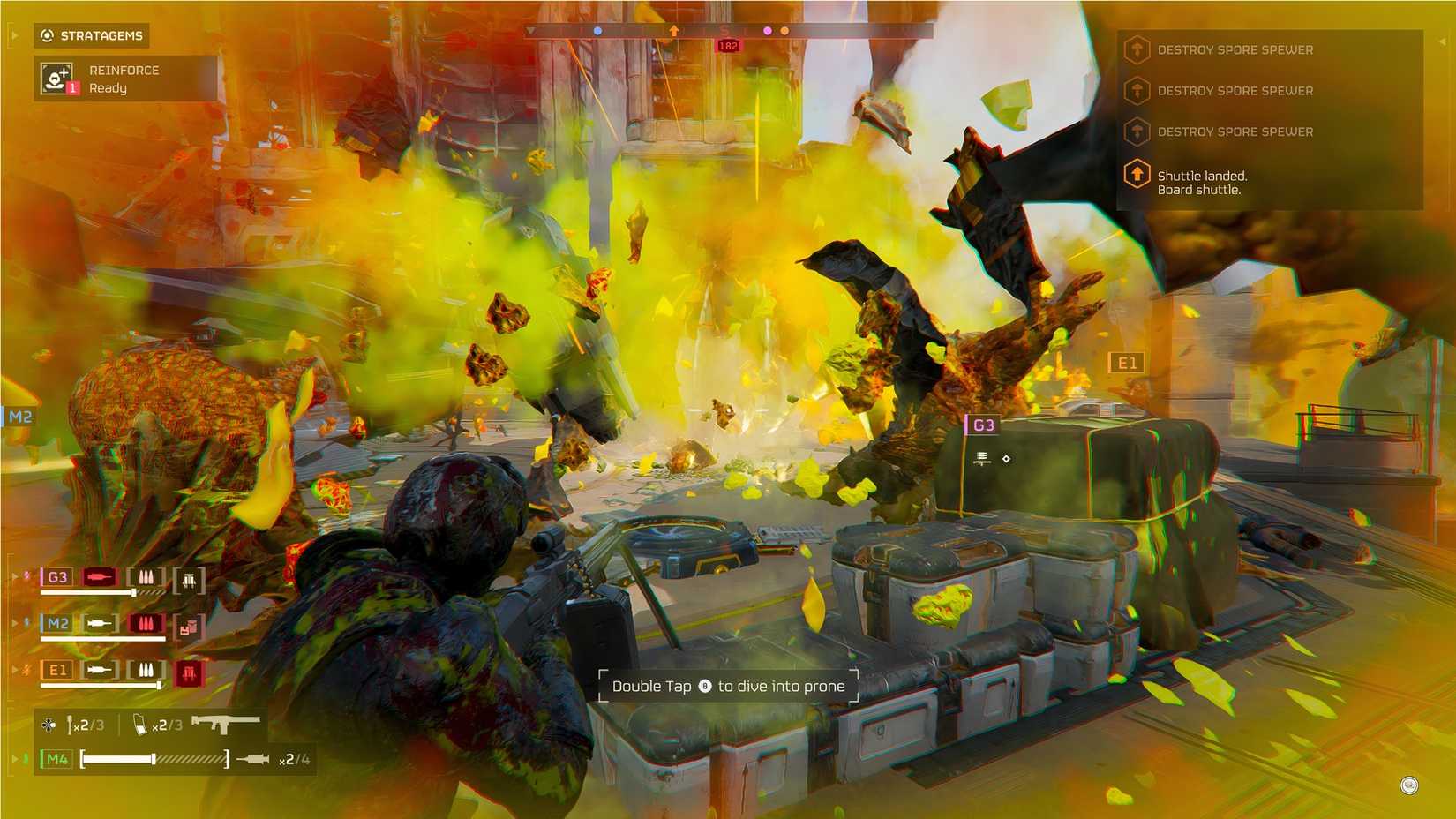Select the Reinforce stratagem icon

[56, 78]
